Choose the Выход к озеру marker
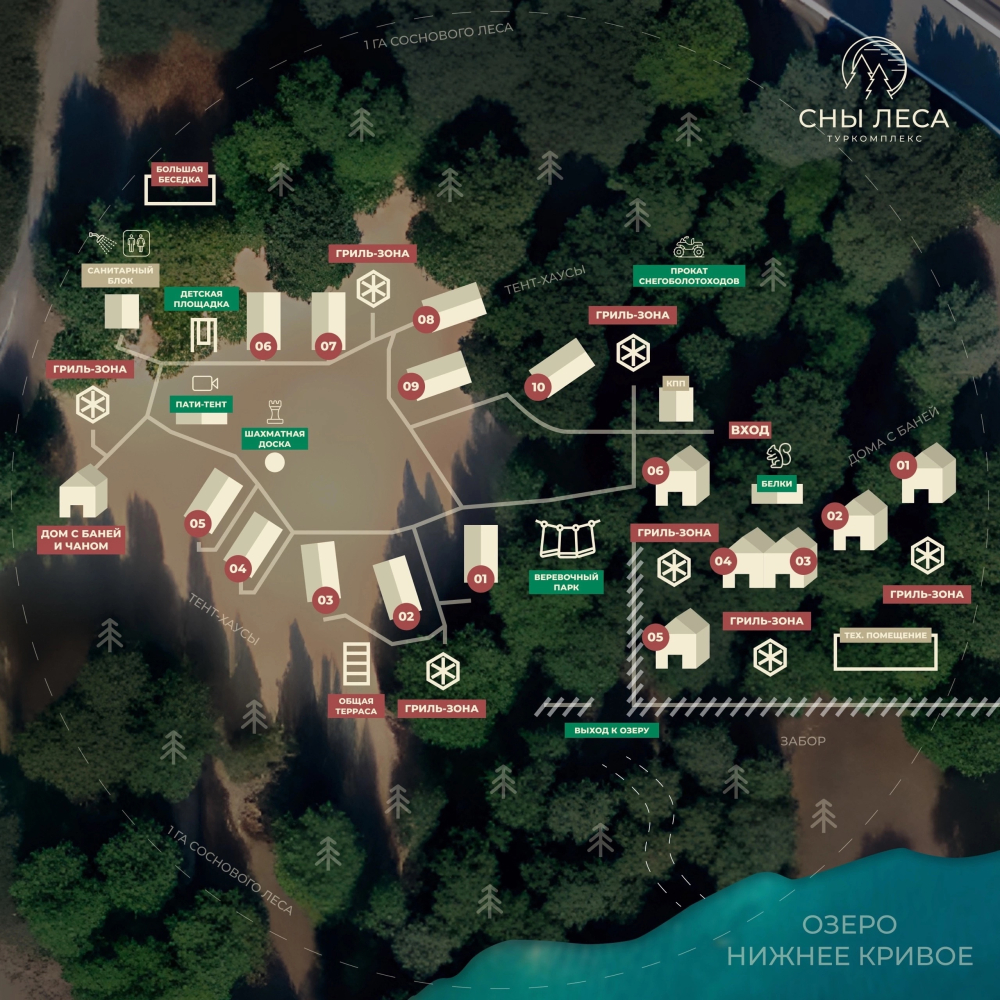The width and height of the screenshot is (1000, 1000). tap(612, 731)
